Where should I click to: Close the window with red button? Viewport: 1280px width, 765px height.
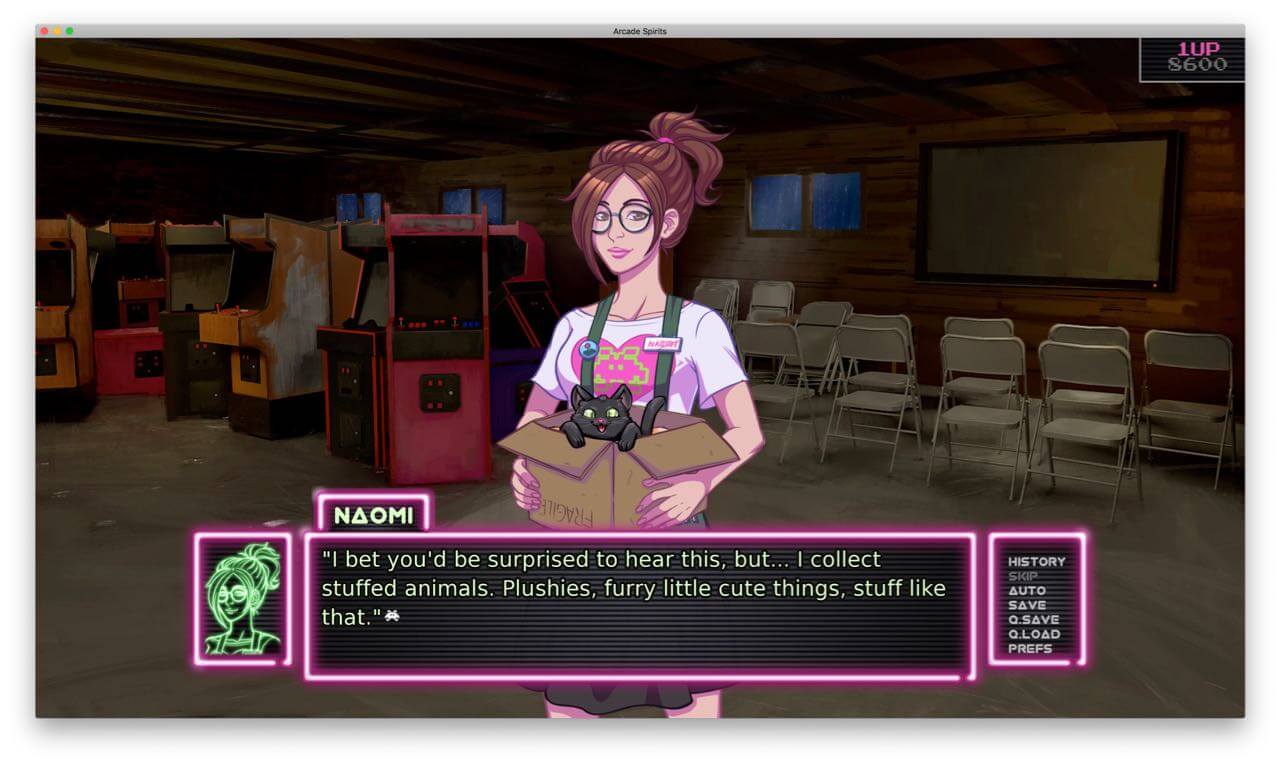tap(45, 31)
